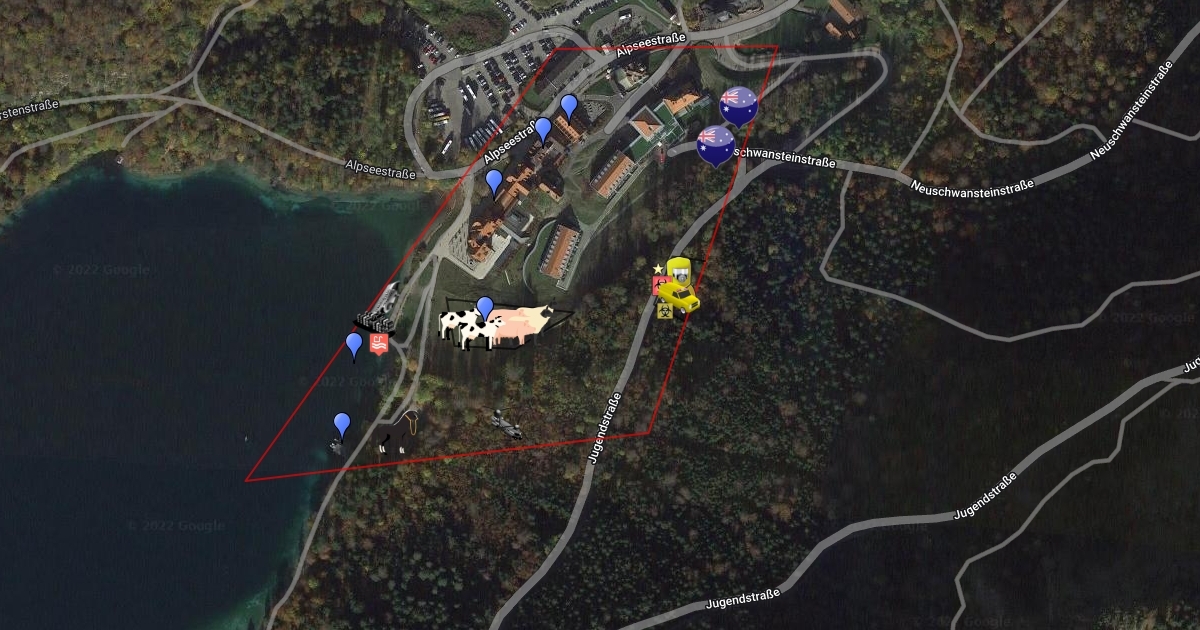
Task: Click the blue pin above the cows
Action: (485, 308)
